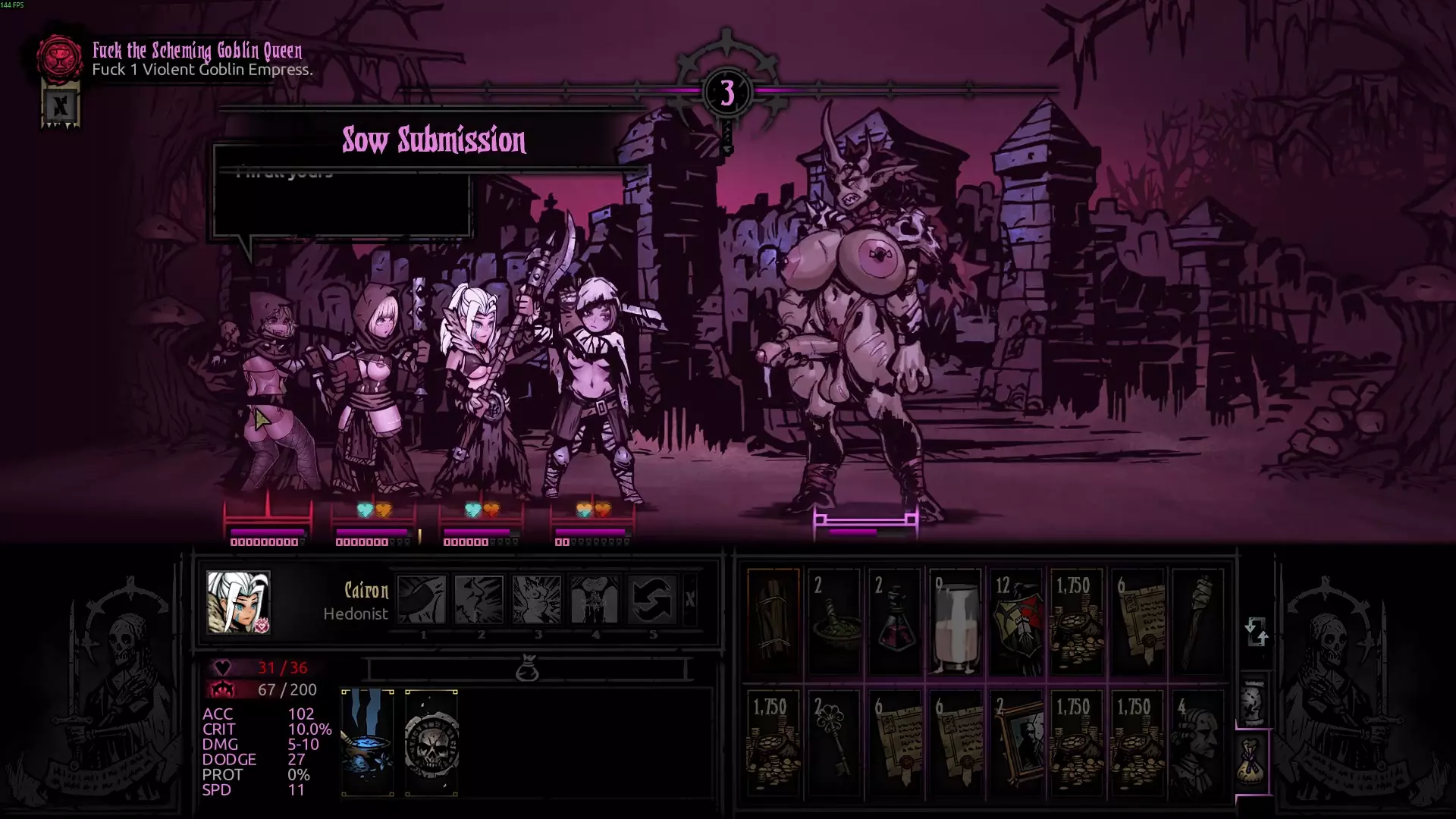Image resolution: width=1456 pixels, height=819 pixels.
Task: Select Cairon's hero portrait
Action: (x=238, y=602)
